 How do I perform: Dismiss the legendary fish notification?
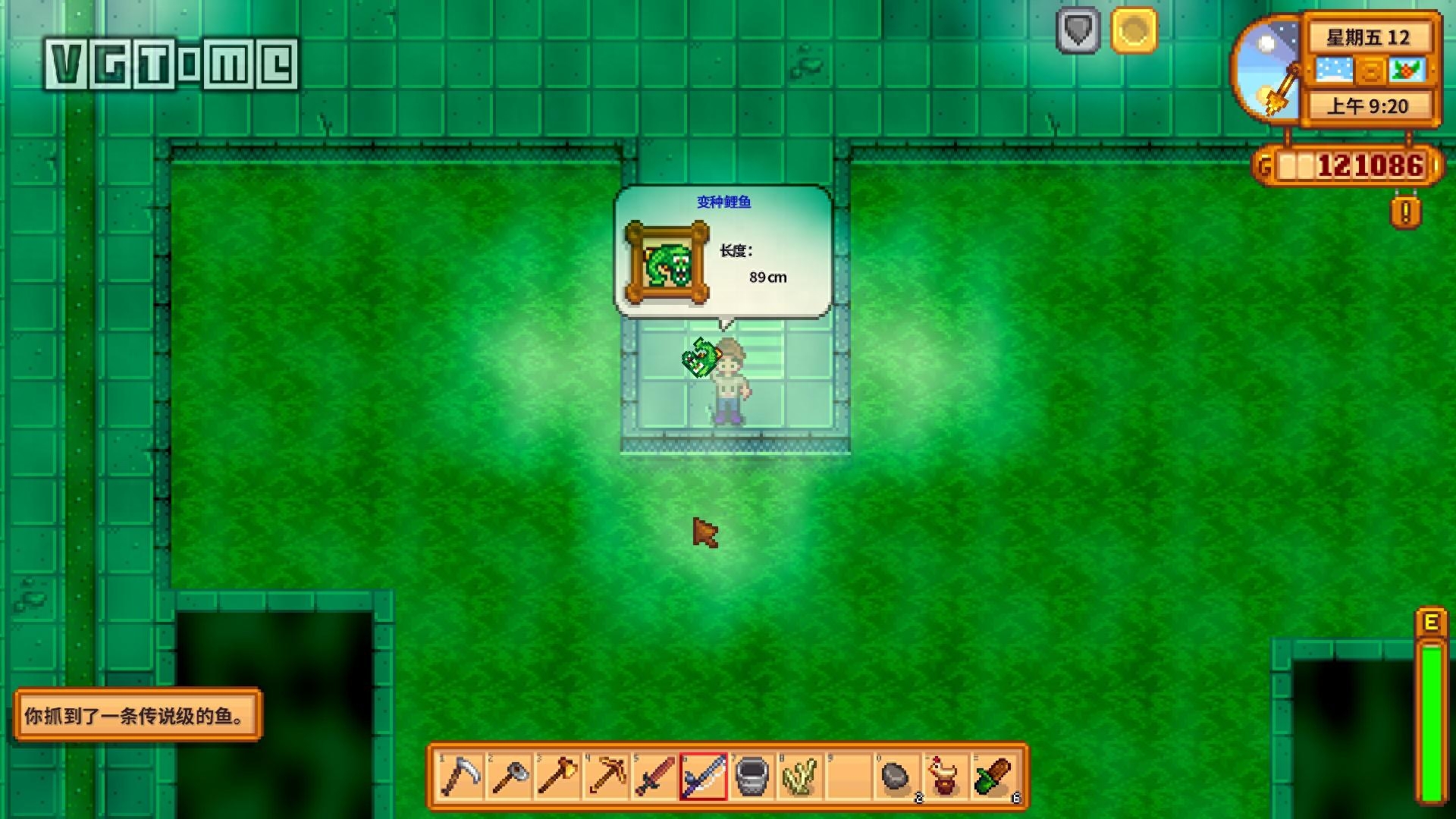click(137, 715)
